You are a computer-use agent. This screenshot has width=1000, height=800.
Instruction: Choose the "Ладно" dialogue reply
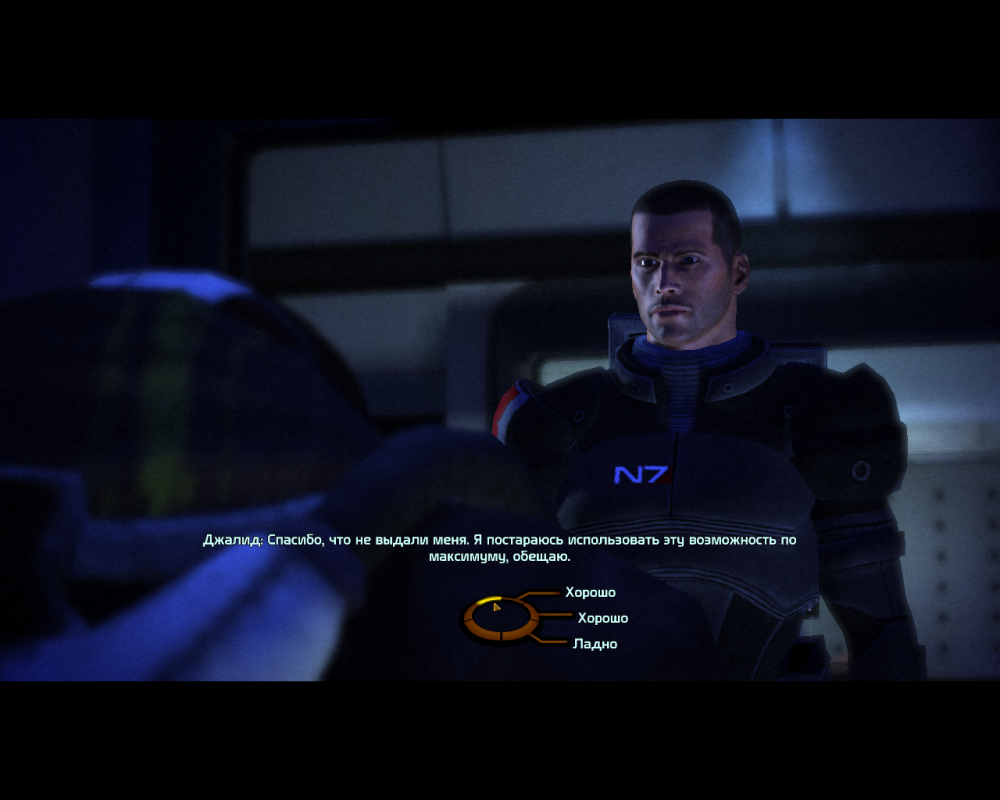tap(595, 644)
